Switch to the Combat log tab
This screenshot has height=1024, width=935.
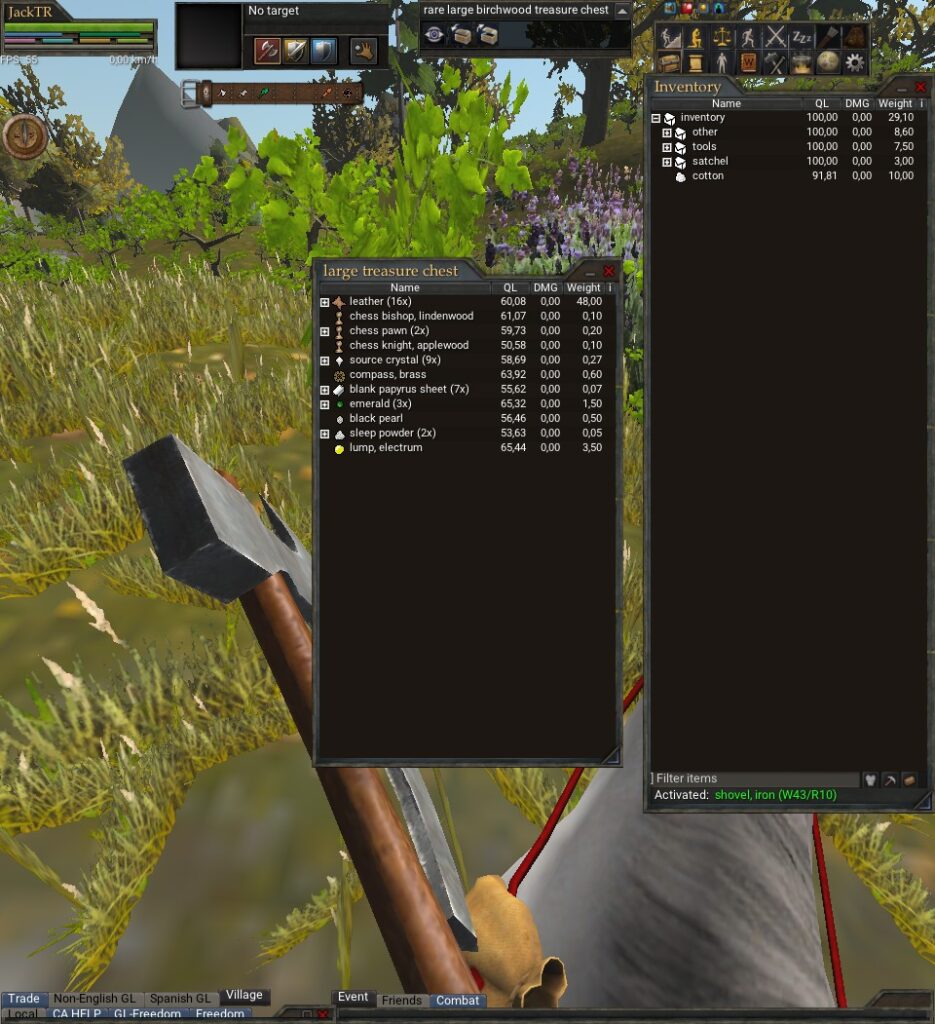[x=457, y=1000]
